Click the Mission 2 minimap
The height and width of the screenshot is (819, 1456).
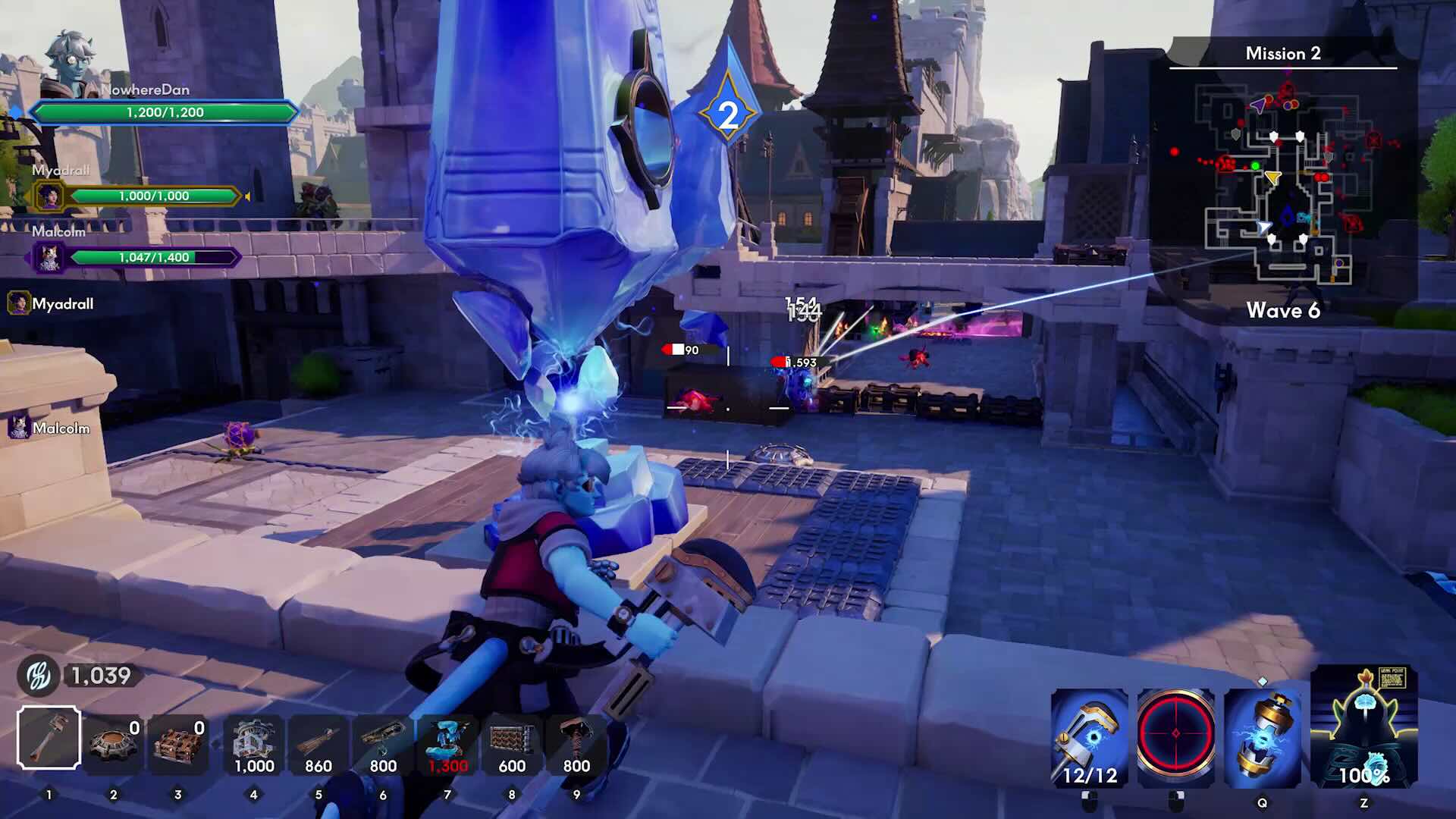coord(1283,182)
